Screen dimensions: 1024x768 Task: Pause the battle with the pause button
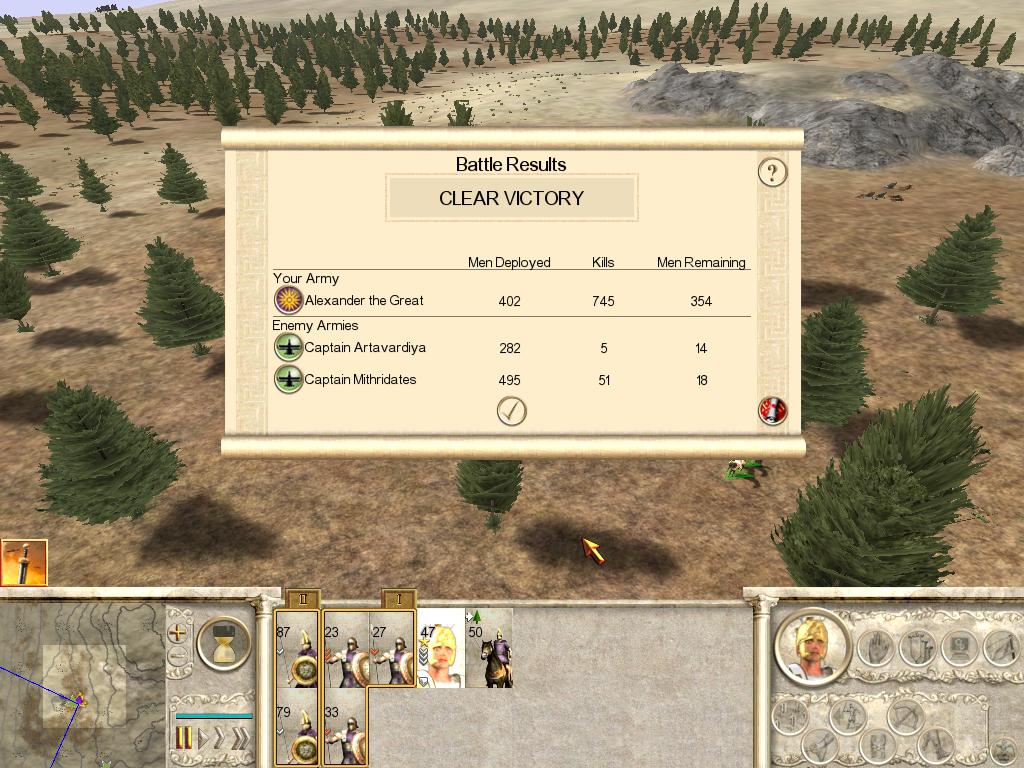[184, 739]
